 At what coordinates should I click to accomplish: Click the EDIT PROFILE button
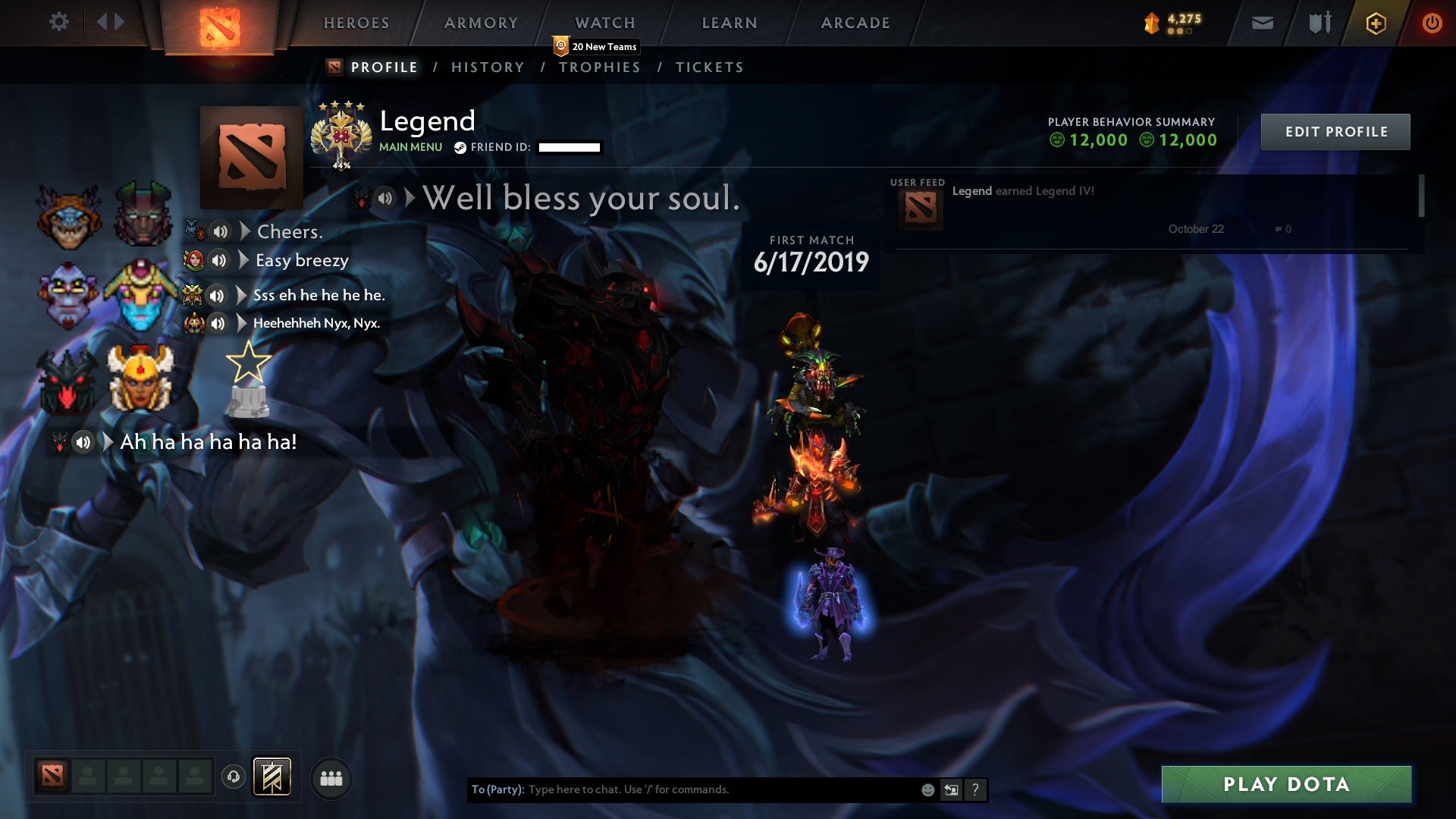pos(1335,131)
